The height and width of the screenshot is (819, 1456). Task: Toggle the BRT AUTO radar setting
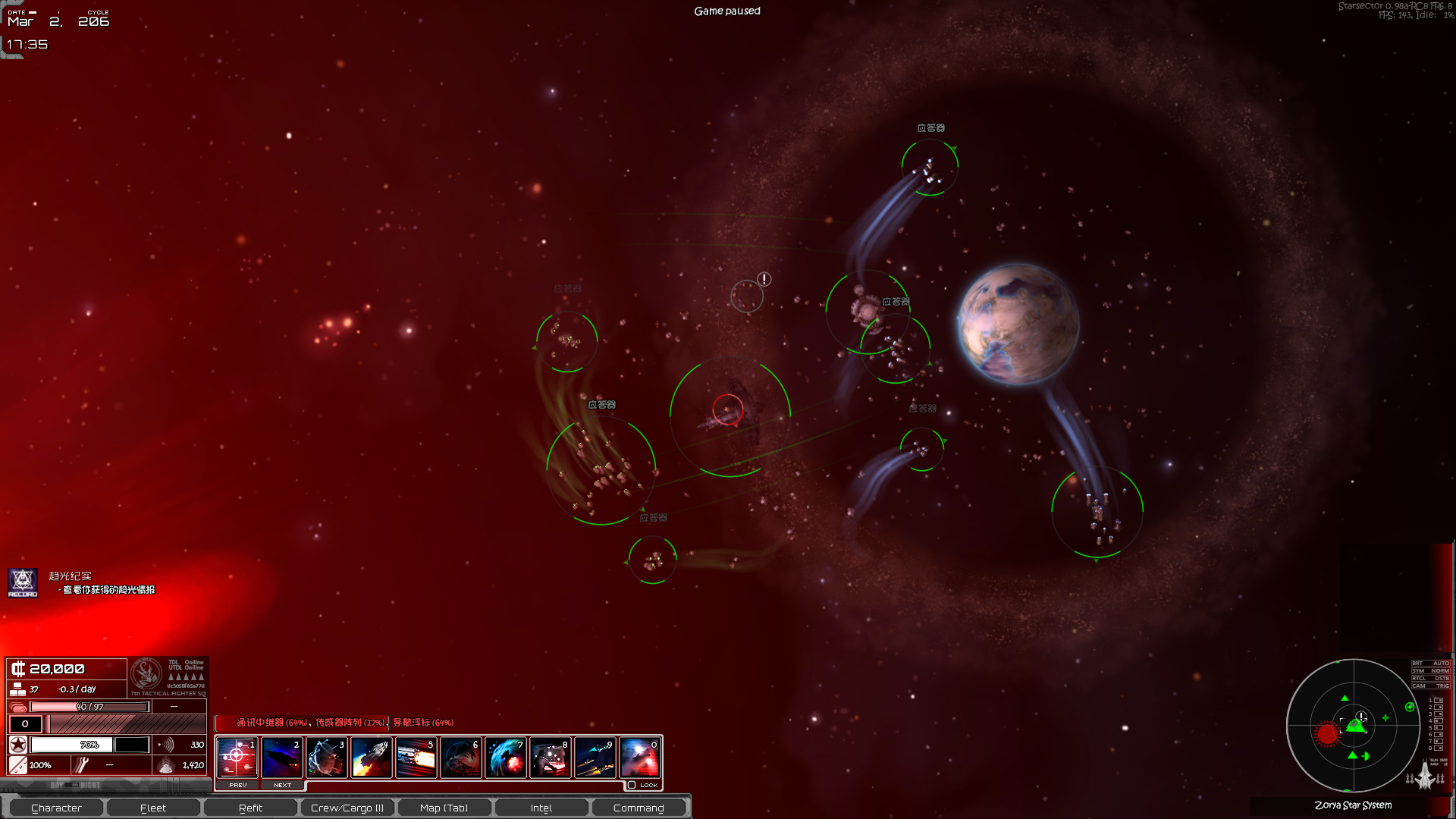[x=1430, y=664]
